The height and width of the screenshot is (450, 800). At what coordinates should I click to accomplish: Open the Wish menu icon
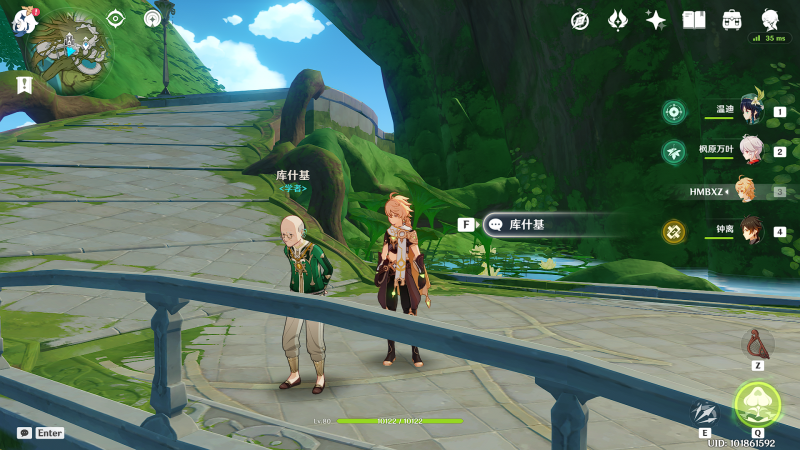coord(618,20)
